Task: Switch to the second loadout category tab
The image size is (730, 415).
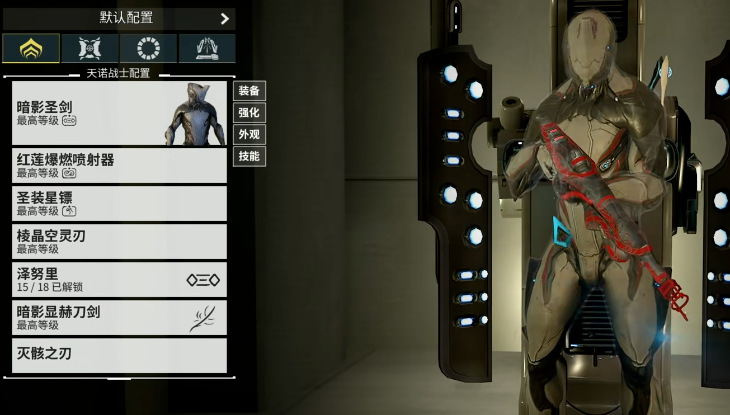Action: click(90, 48)
